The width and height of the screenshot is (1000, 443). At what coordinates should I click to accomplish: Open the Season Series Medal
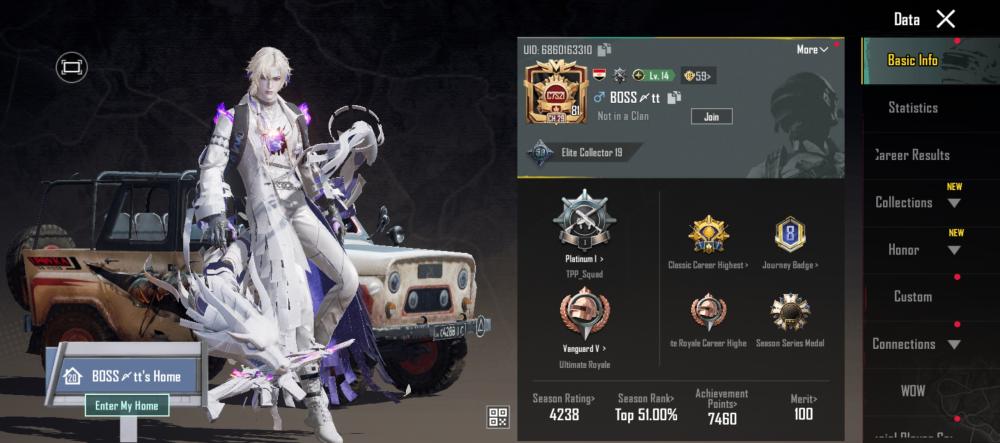coord(790,318)
